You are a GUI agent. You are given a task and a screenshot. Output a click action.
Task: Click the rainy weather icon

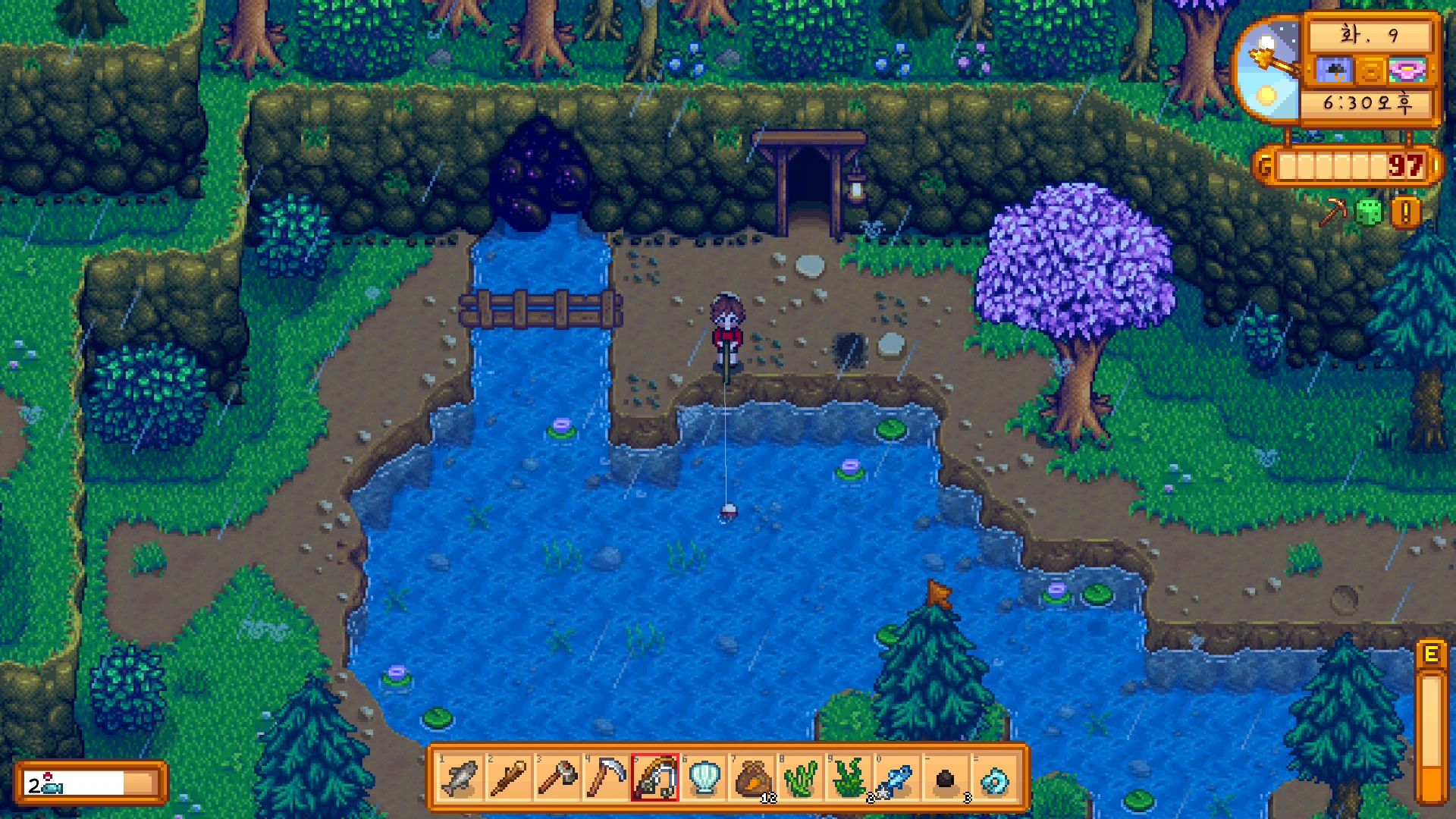pyautogui.click(x=1334, y=71)
